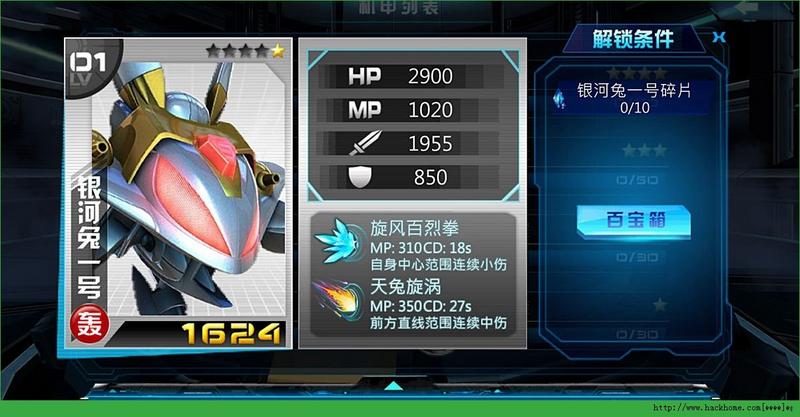Select the 银河兔一号碎片 fragment requirement
The height and width of the screenshot is (417, 800).
tap(634, 96)
